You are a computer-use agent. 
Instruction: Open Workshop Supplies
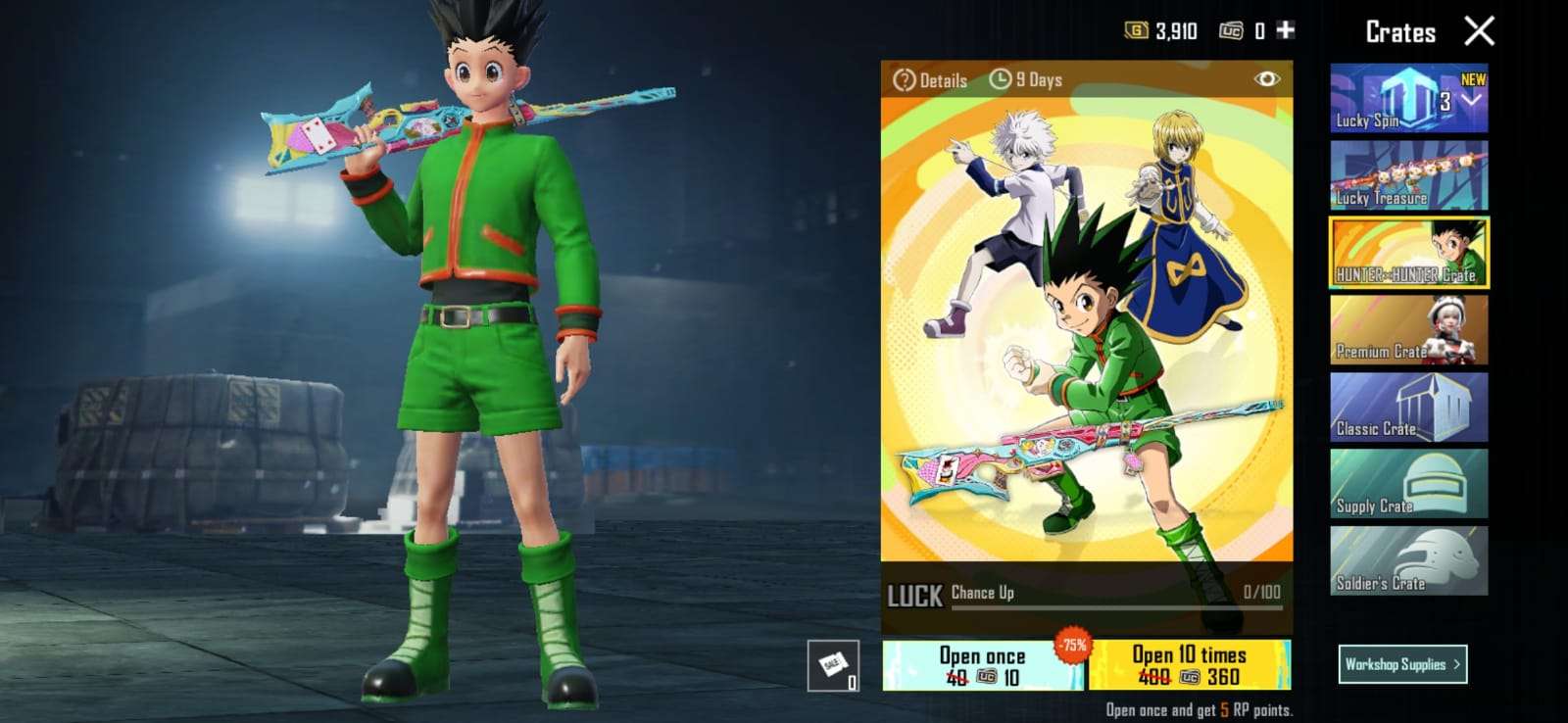[1402, 664]
